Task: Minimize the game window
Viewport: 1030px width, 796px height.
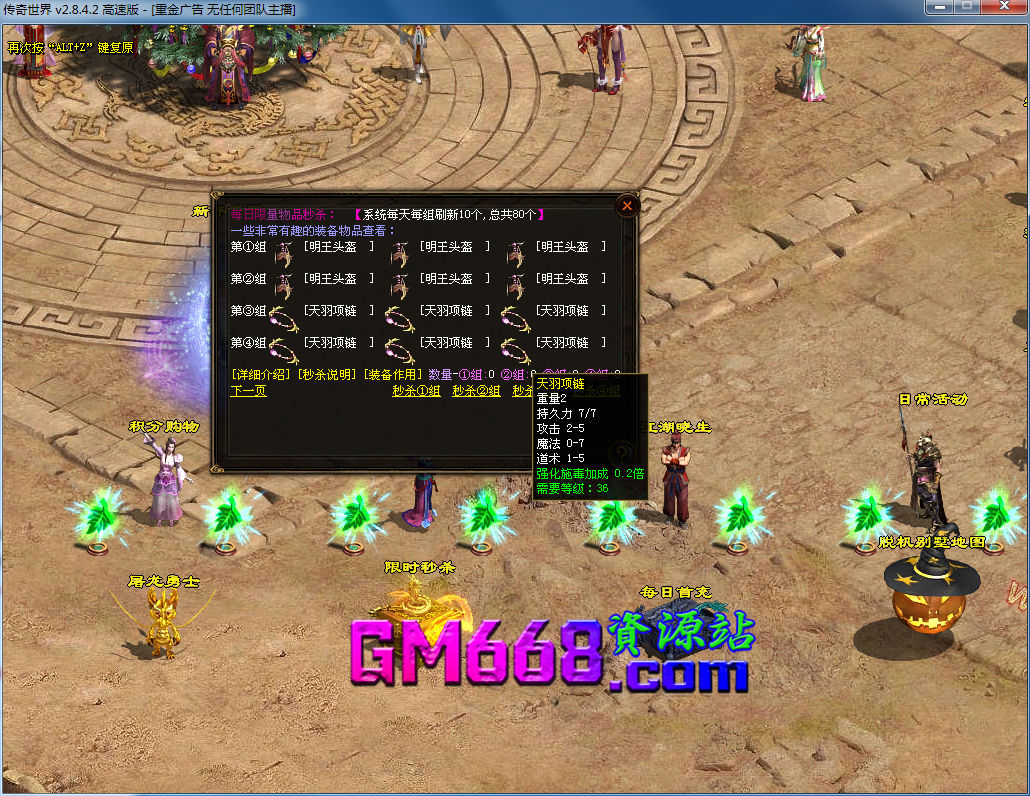Action: click(938, 7)
